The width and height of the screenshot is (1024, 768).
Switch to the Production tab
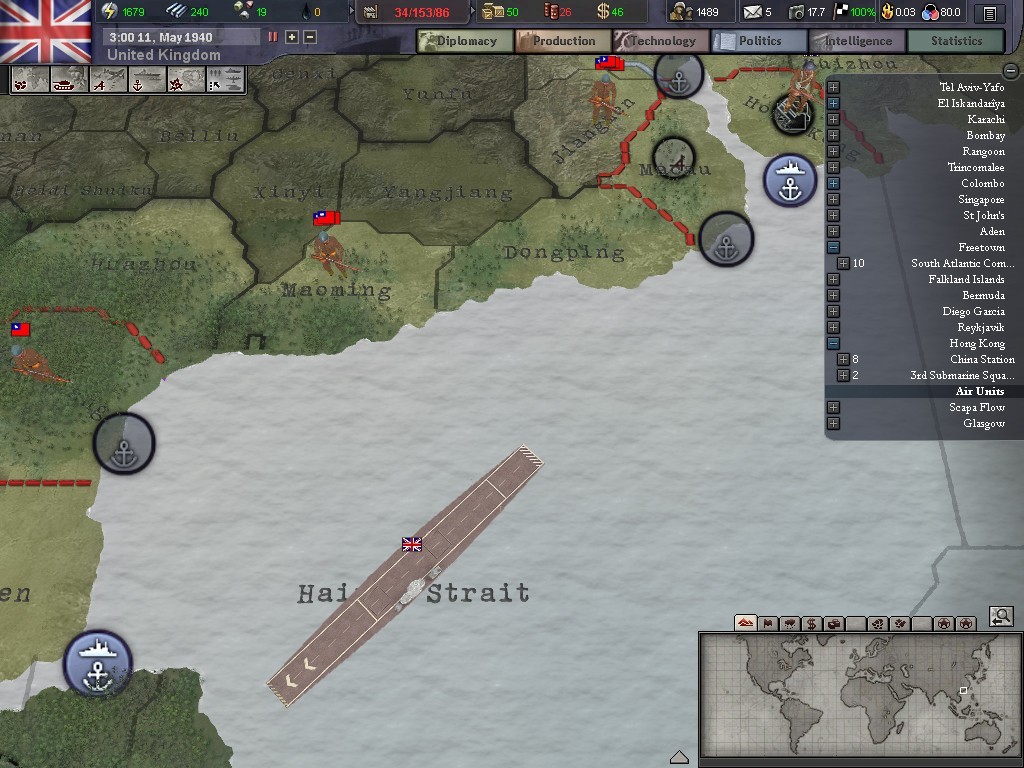pyautogui.click(x=562, y=41)
